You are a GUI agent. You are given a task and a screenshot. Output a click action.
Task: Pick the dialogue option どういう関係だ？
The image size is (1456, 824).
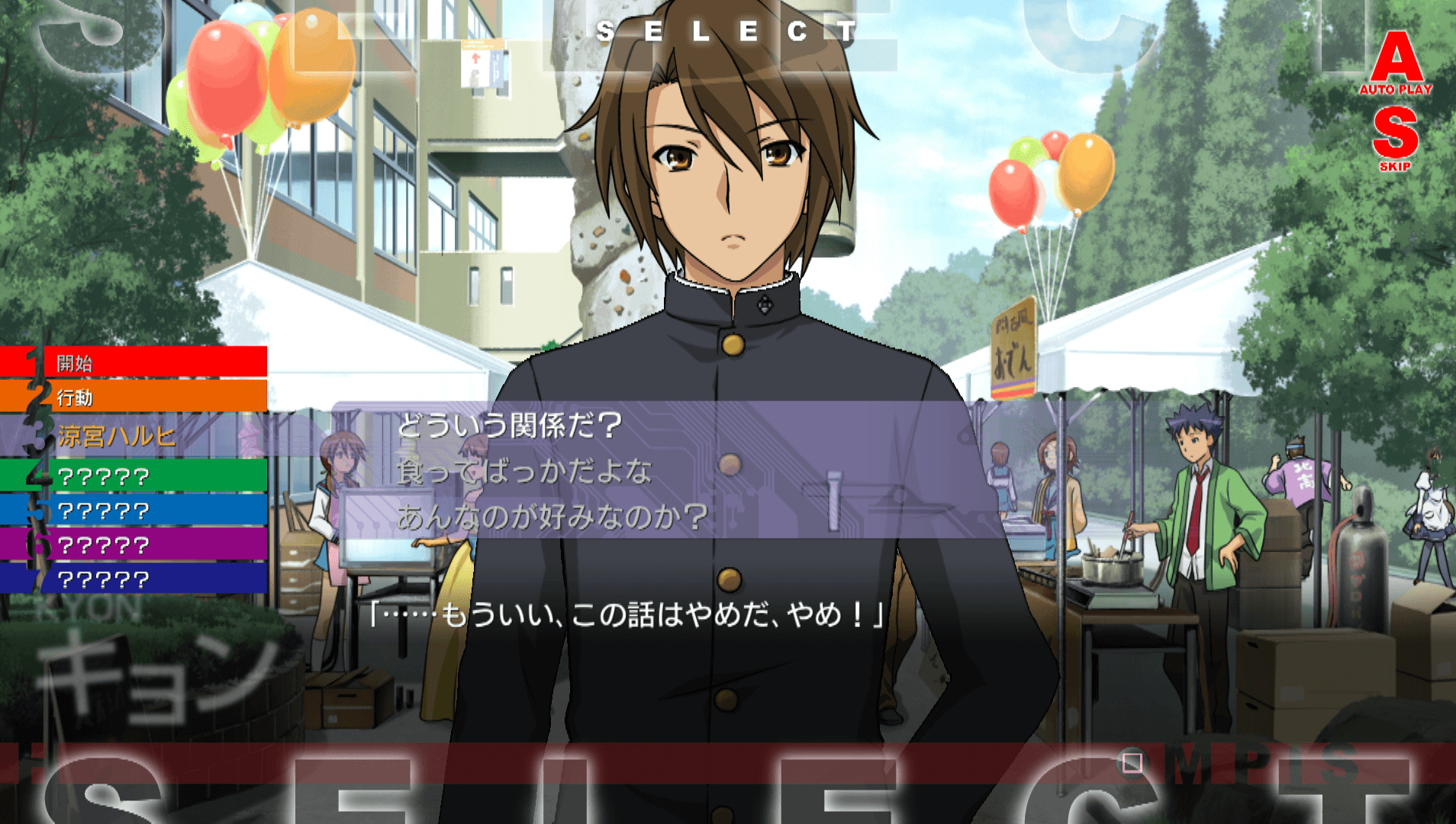point(510,426)
